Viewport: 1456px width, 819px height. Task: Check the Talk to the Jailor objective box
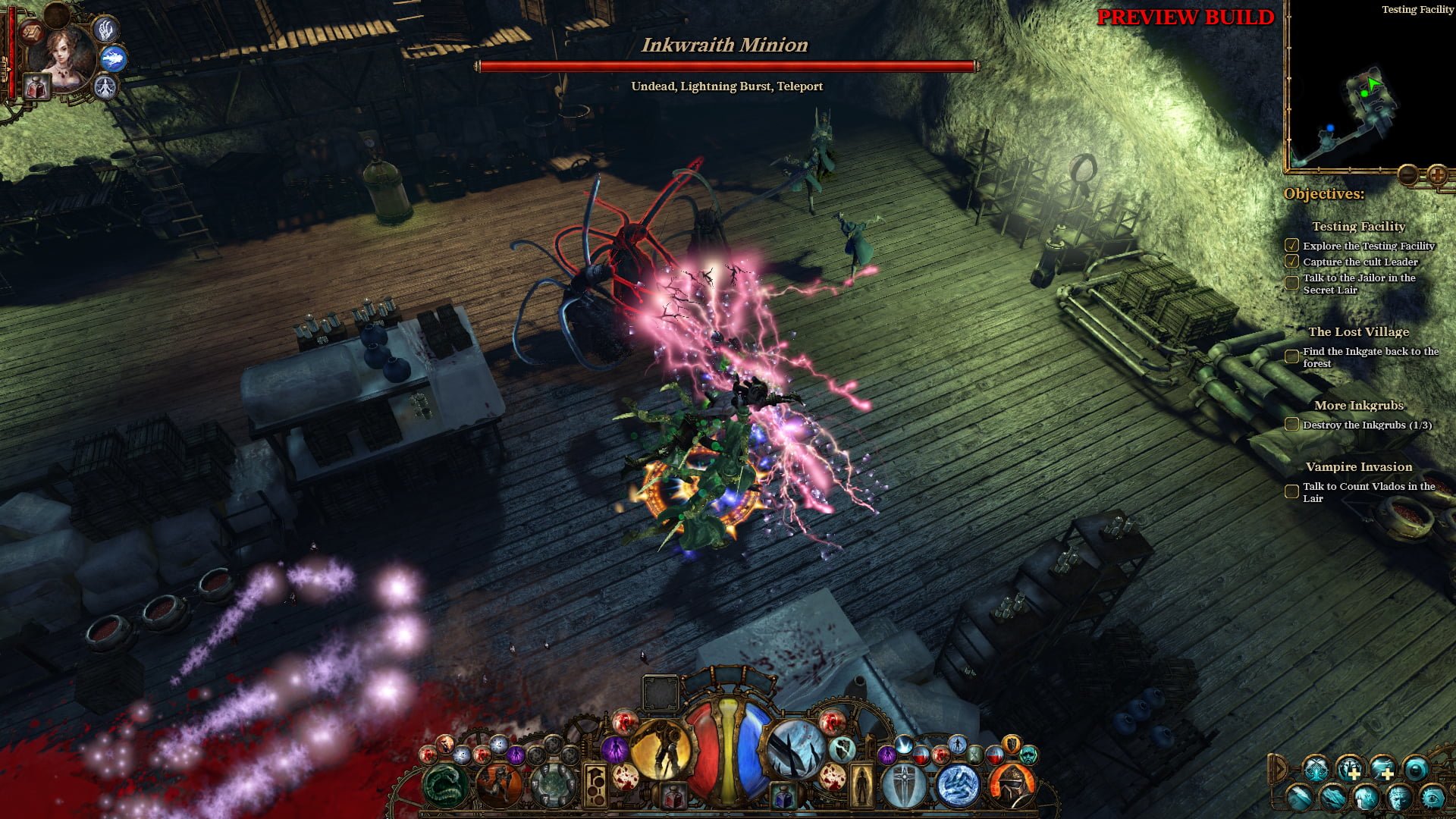point(1291,282)
